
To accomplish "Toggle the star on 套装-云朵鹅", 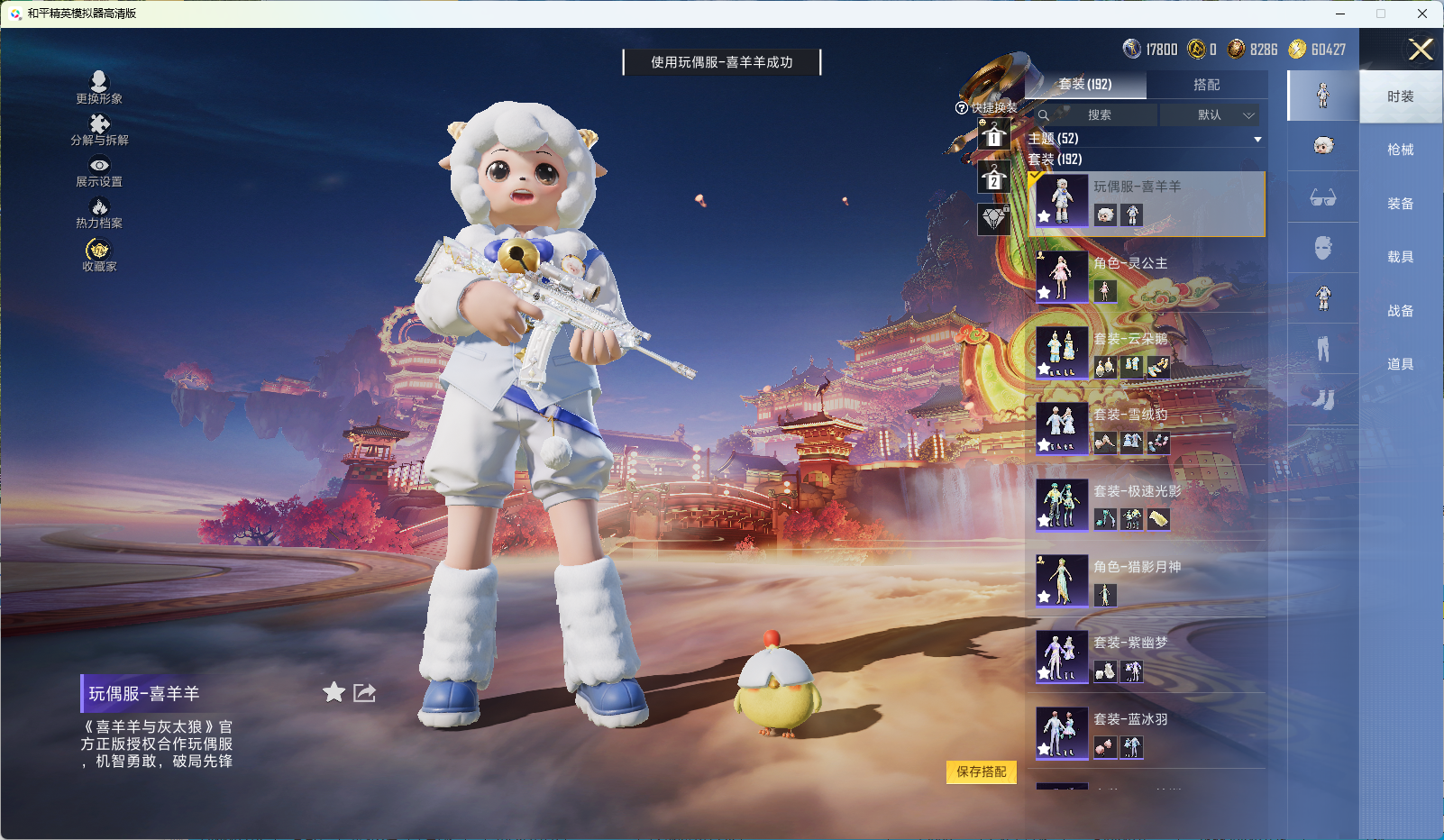I will point(1044,369).
